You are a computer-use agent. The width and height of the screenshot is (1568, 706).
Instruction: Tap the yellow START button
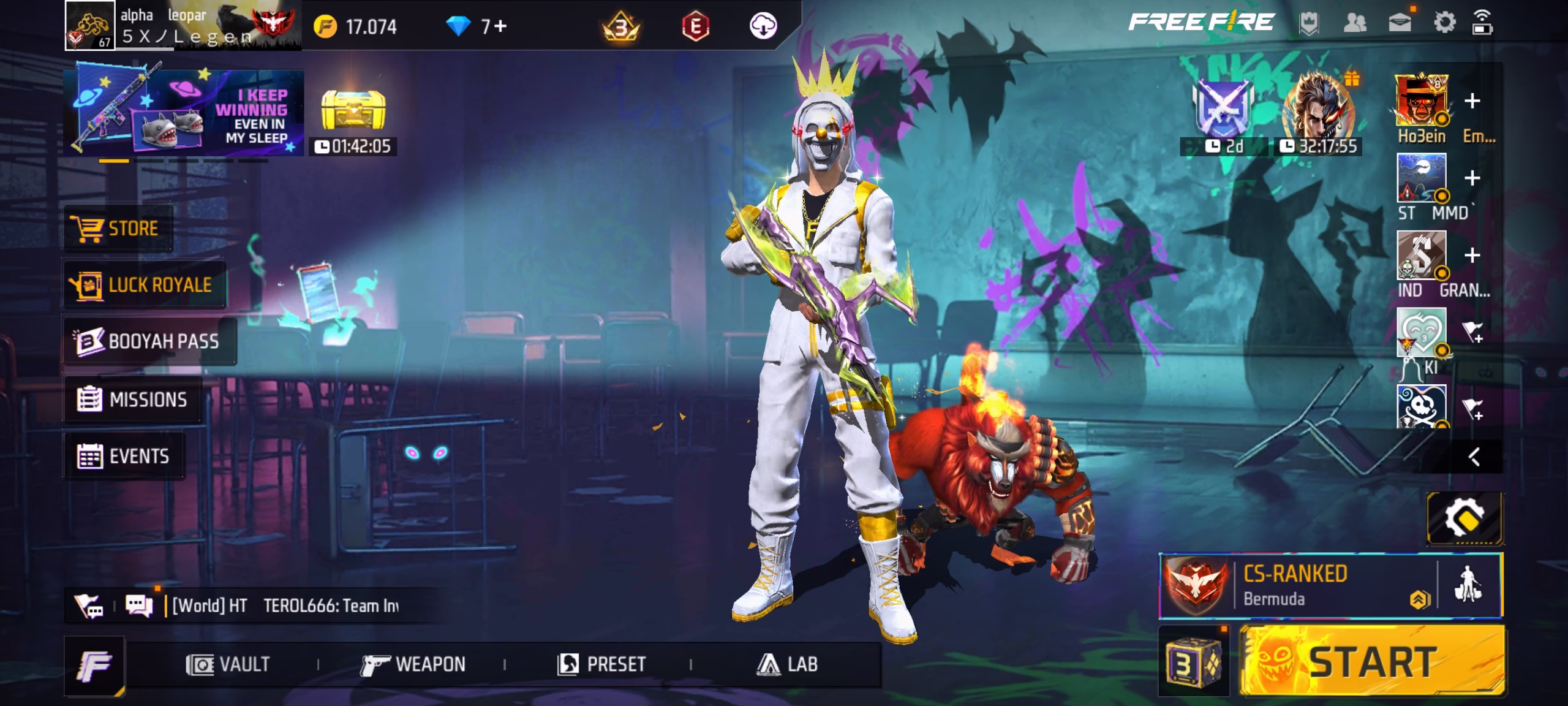point(1372,662)
